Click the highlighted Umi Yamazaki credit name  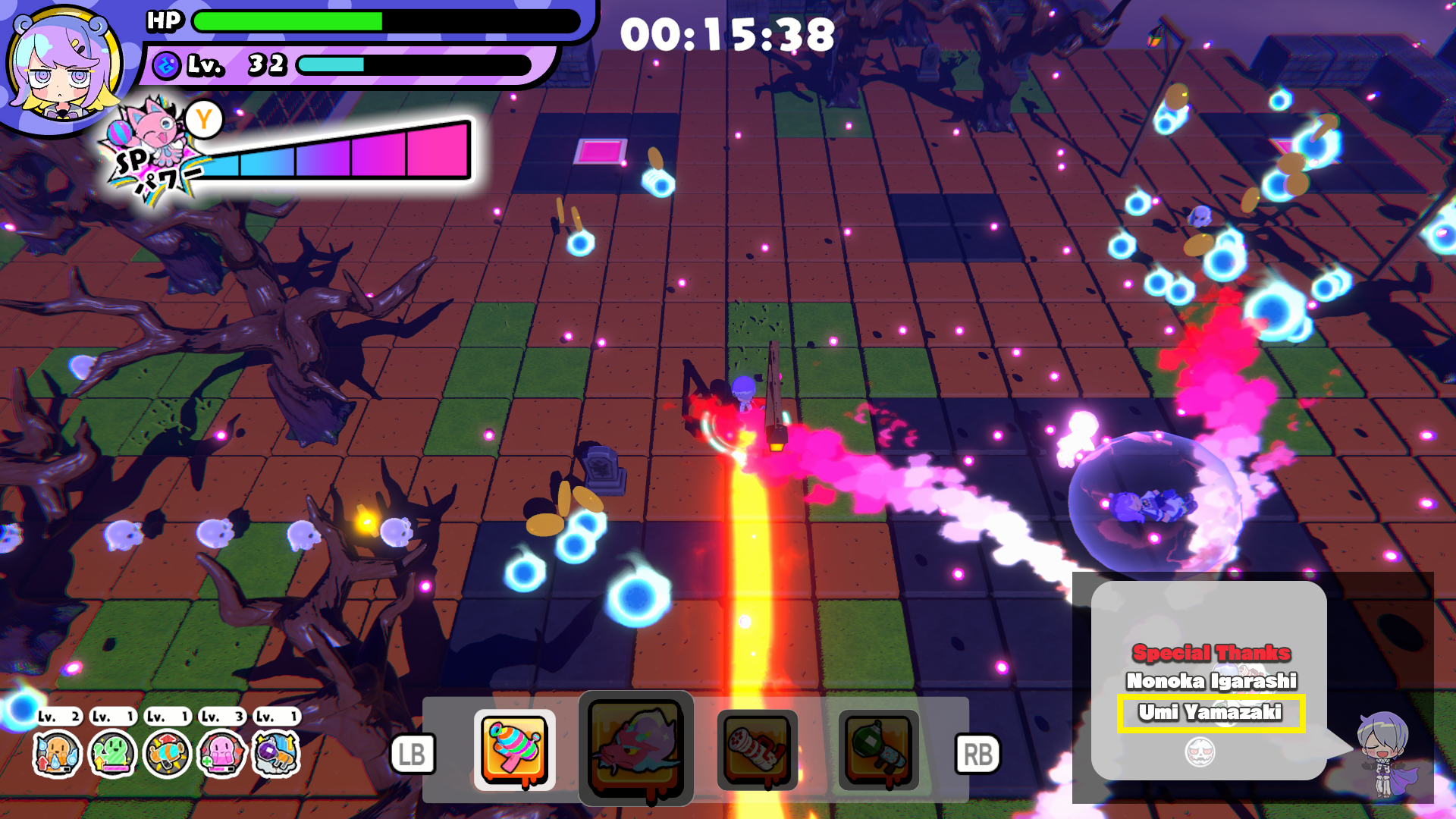(x=1210, y=713)
